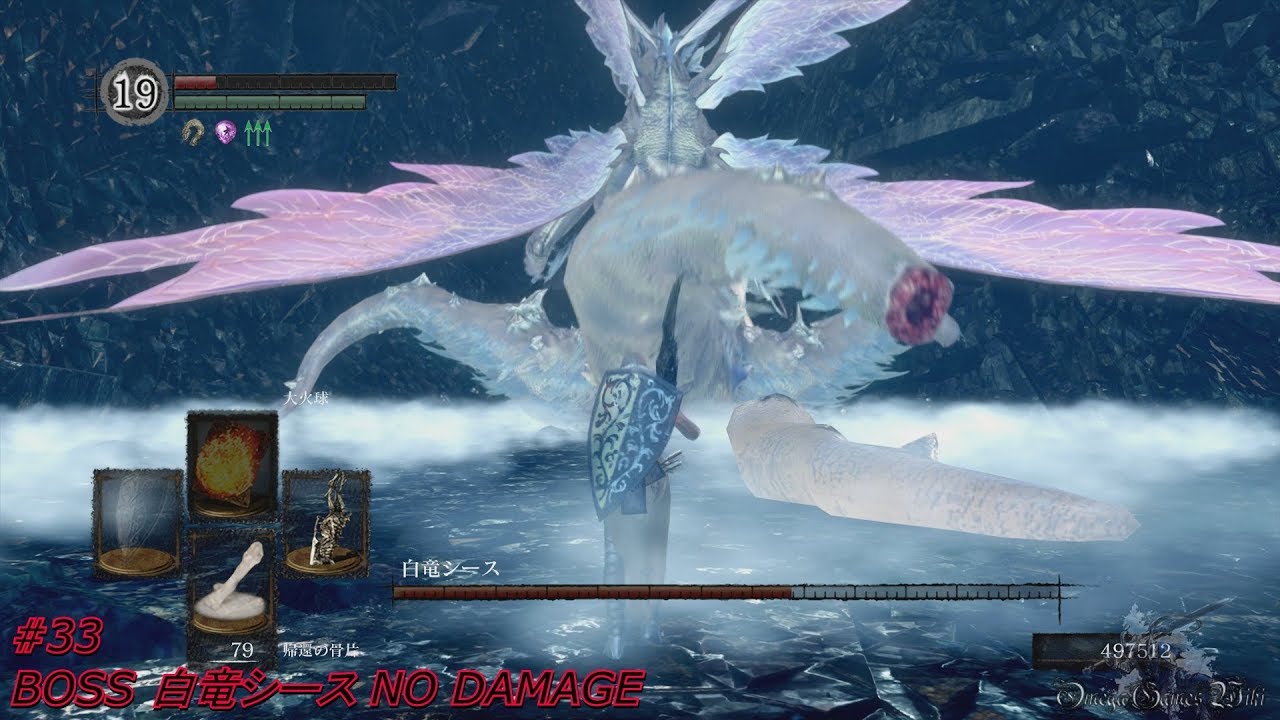Viewport: 1280px width, 720px height.
Task: Select the right-hand weapon slot
Action: [326, 523]
